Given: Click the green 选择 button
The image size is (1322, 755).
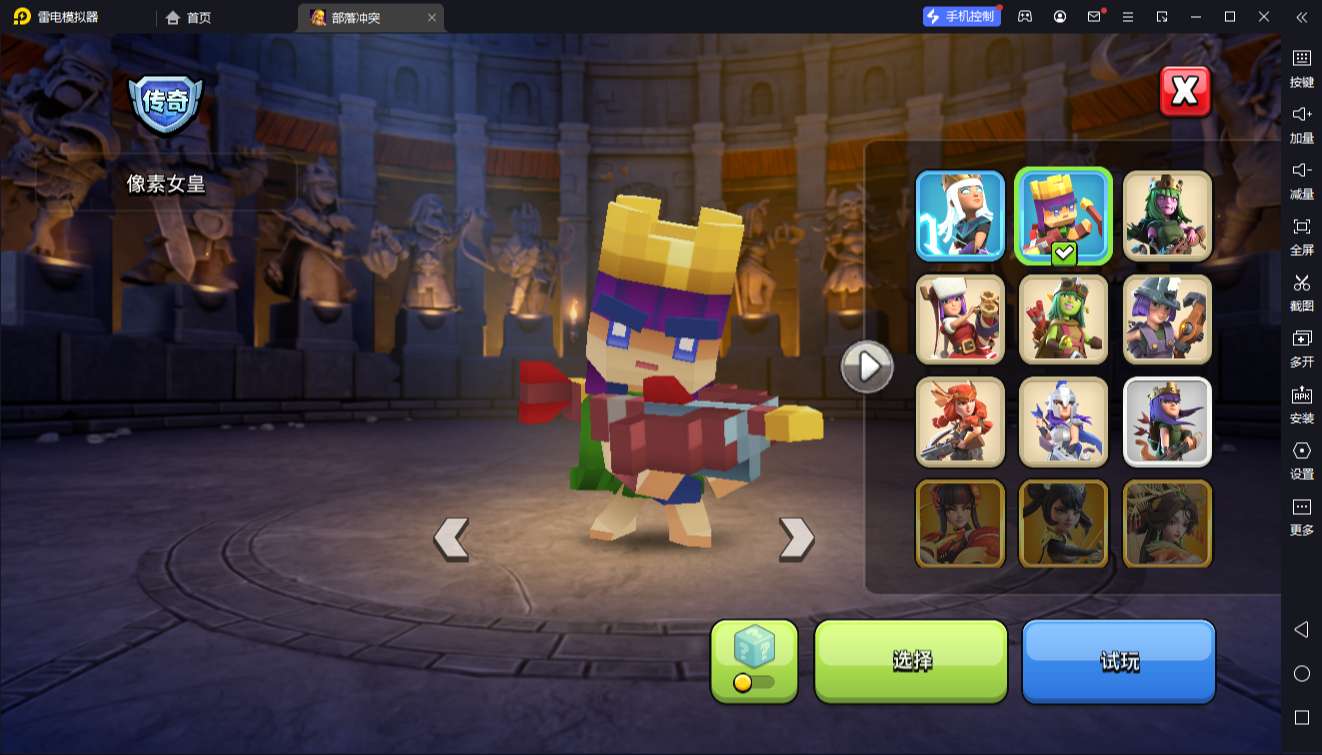Looking at the screenshot, I should click(x=911, y=660).
